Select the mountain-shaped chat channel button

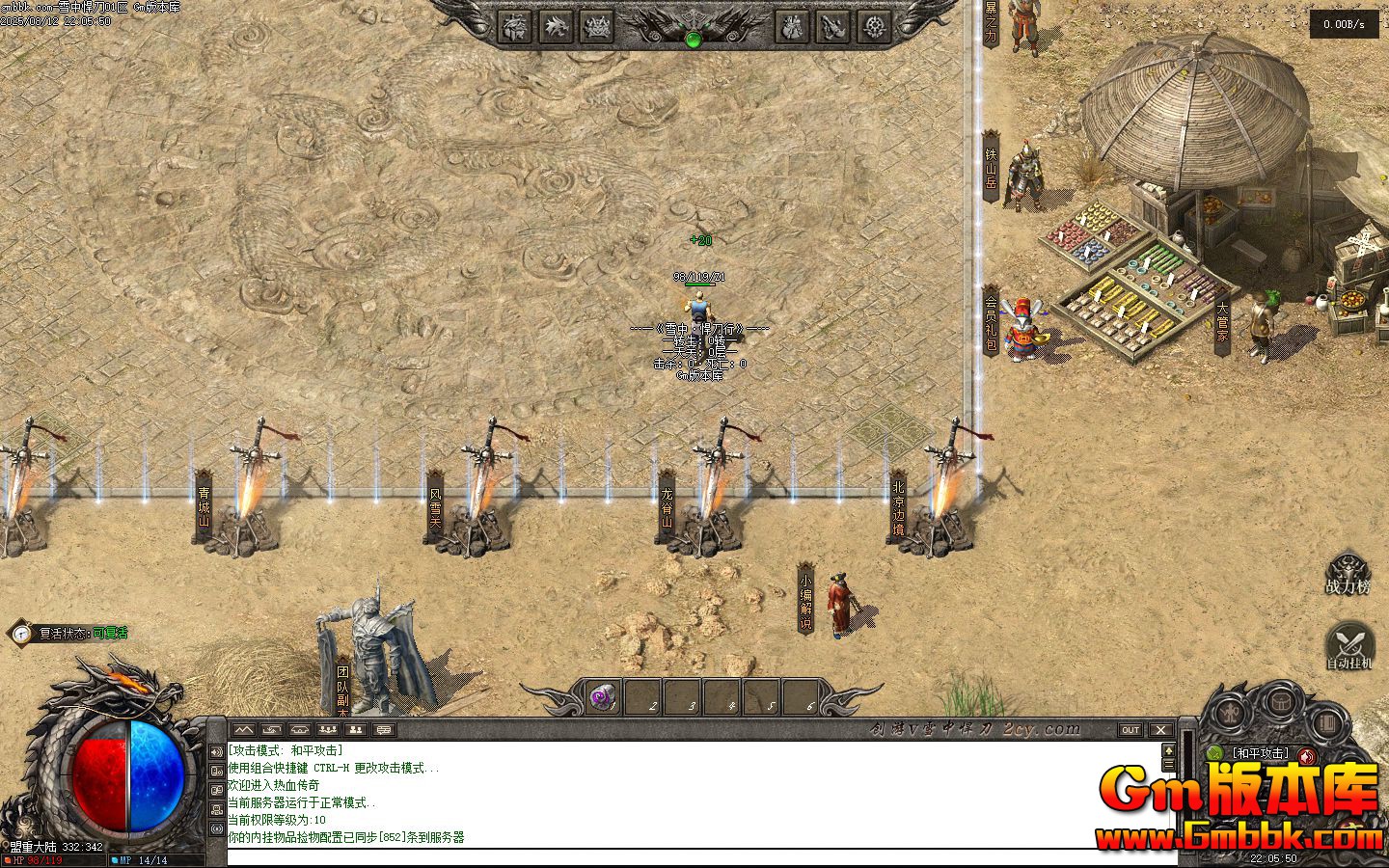(x=242, y=730)
